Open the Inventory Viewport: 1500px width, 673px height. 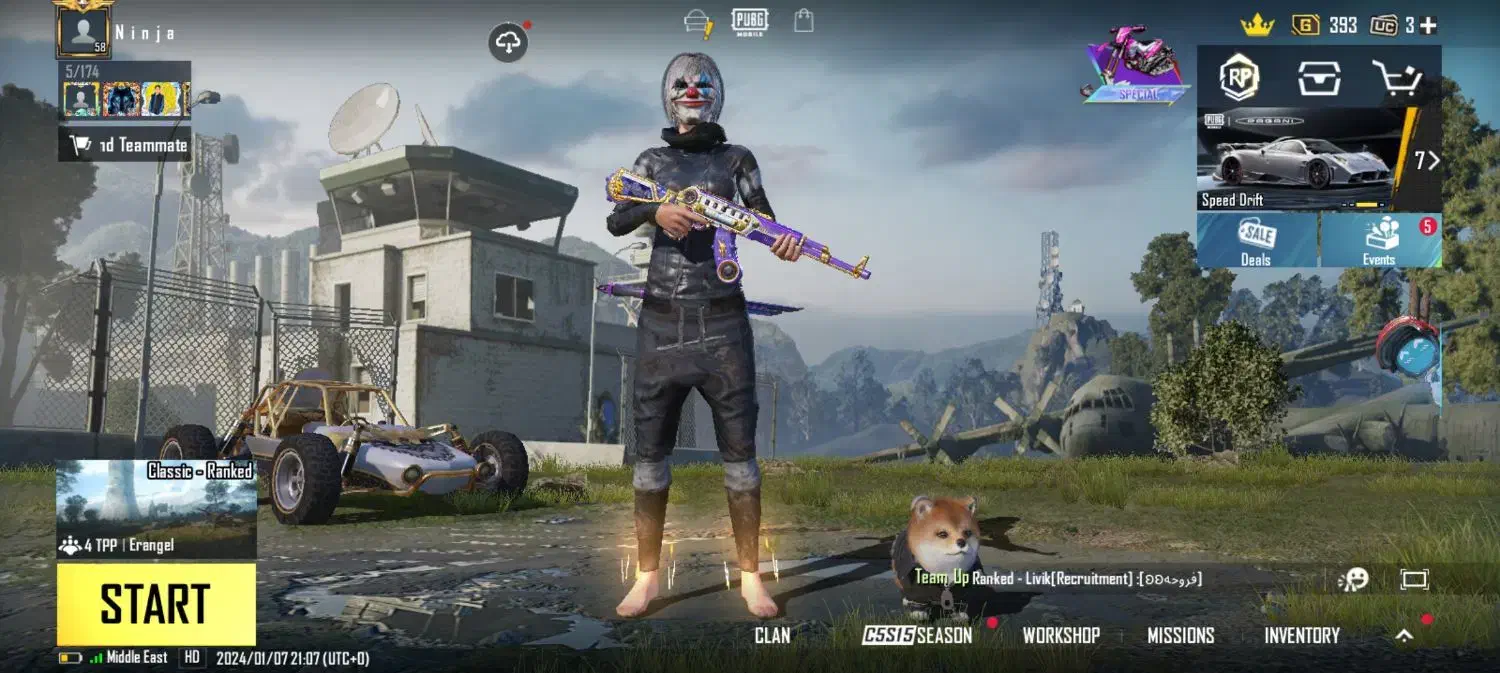[1302, 635]
